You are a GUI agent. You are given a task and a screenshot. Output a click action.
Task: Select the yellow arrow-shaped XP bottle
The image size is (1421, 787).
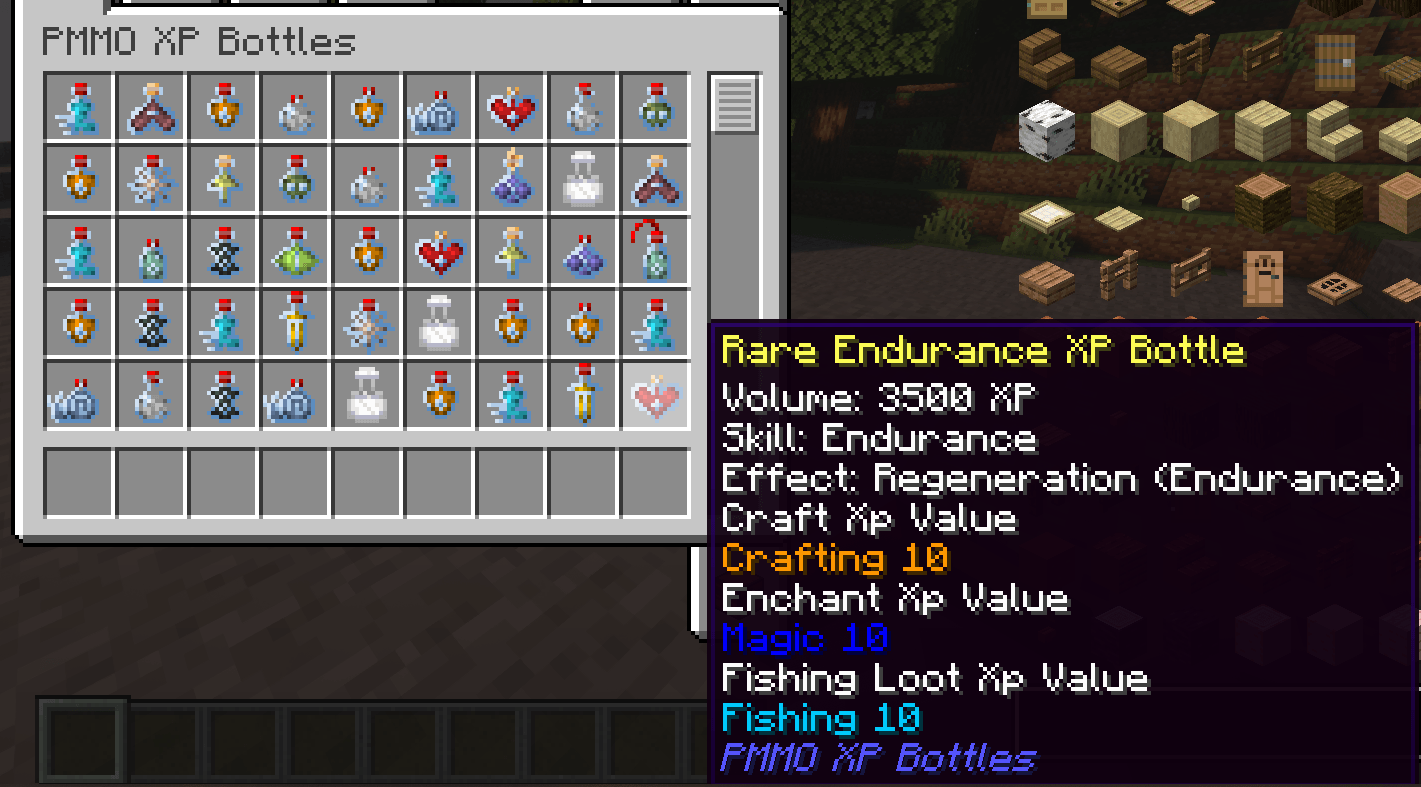coord(223,180)
